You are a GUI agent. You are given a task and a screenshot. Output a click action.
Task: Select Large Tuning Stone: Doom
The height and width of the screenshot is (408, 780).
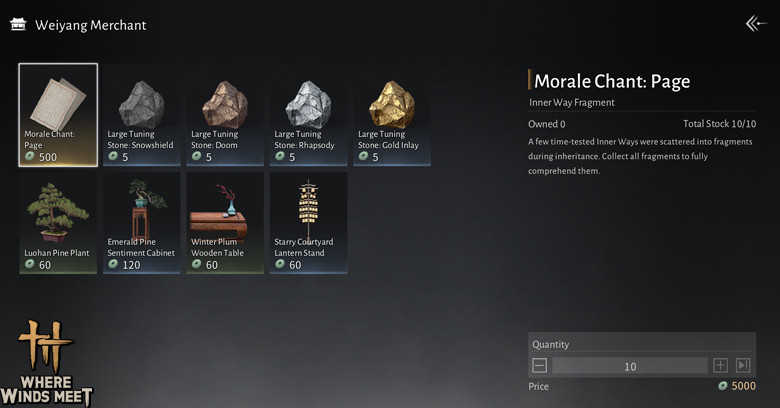[225, 114]
